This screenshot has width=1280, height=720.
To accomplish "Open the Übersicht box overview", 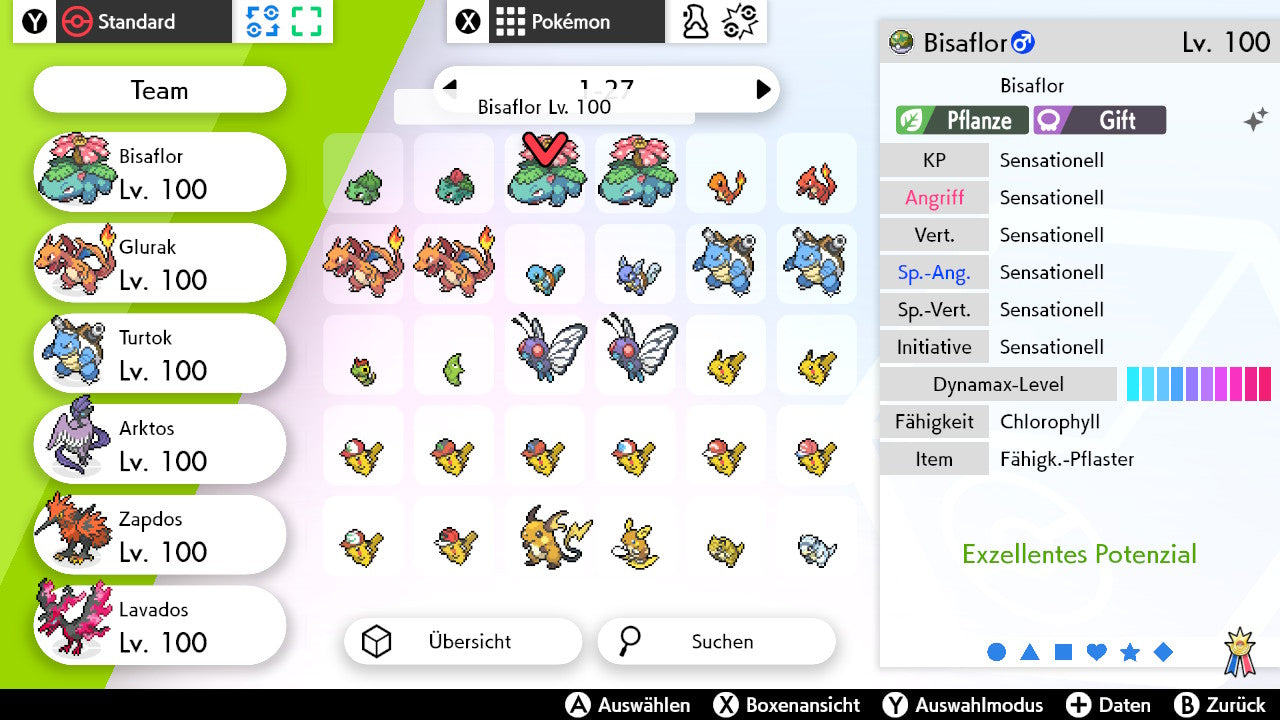I will click(463, 642).
